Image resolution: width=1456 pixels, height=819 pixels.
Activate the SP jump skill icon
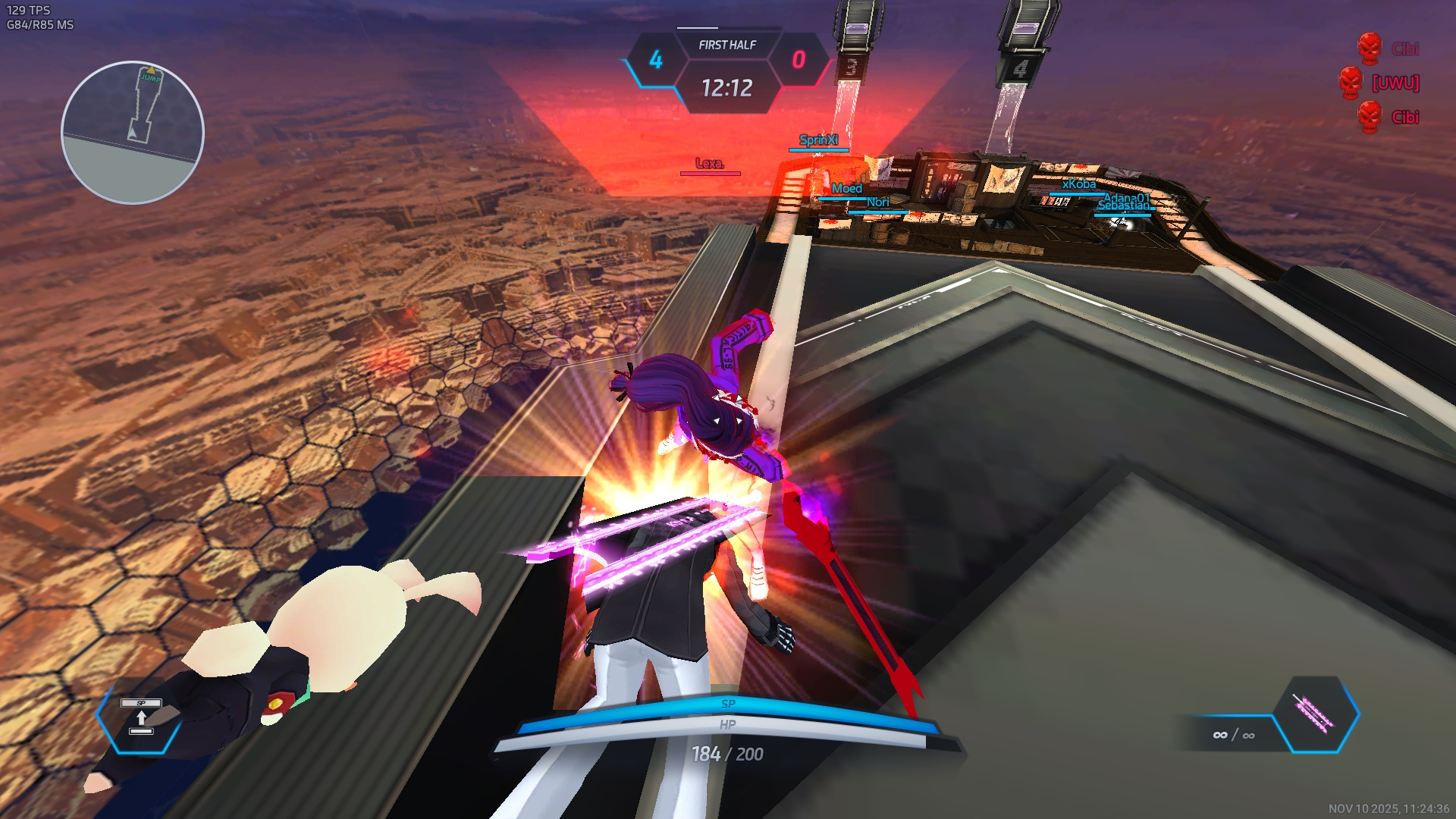coord(141,717)
